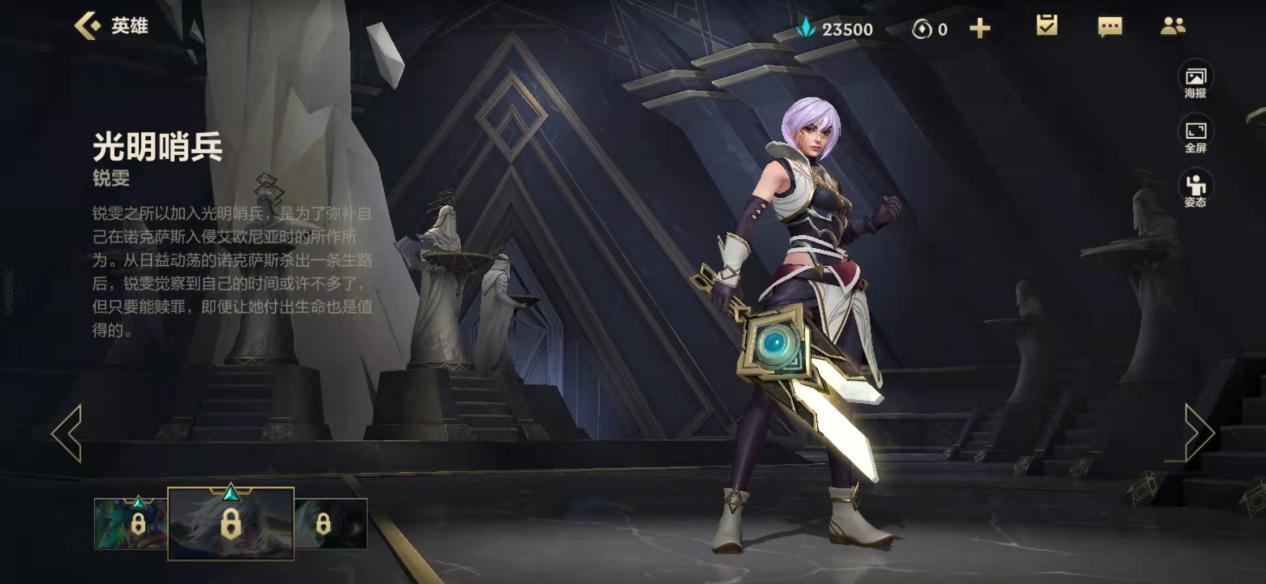1266x584 pixels.
Task: View the skin poster via 海报
Action: tap(1195, 81)
